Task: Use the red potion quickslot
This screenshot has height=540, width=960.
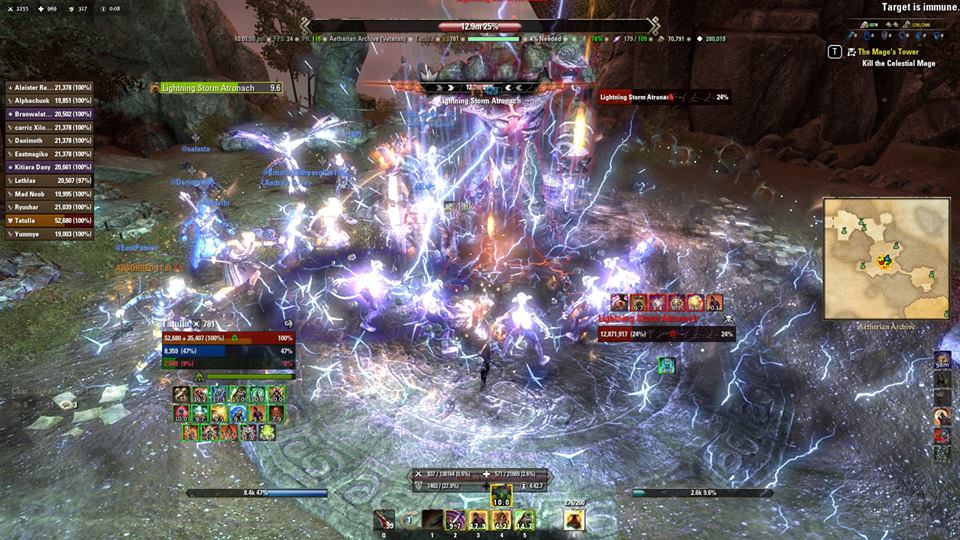Action: pos(384,520)
